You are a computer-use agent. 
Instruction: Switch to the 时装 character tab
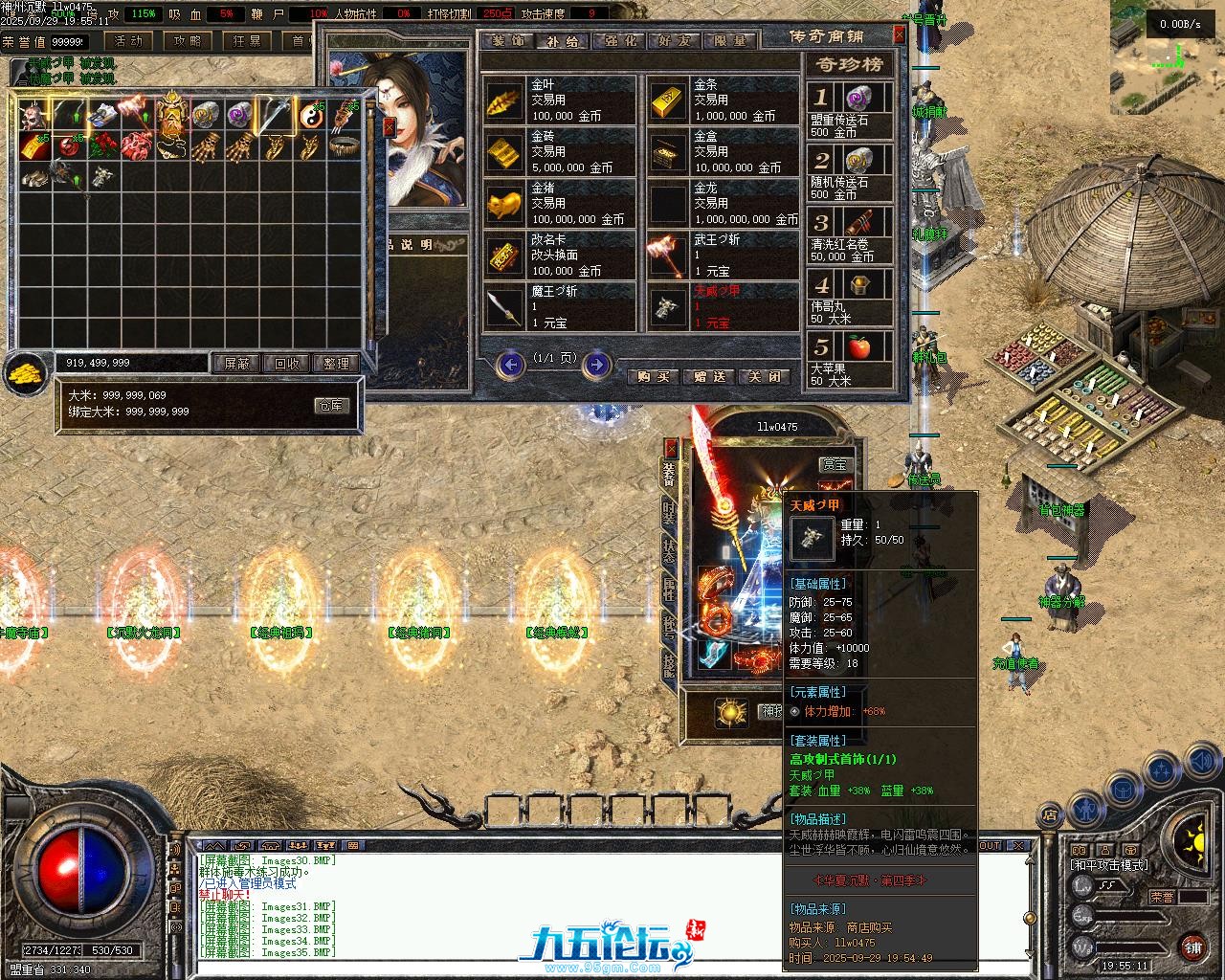click(x=668, y=514)
